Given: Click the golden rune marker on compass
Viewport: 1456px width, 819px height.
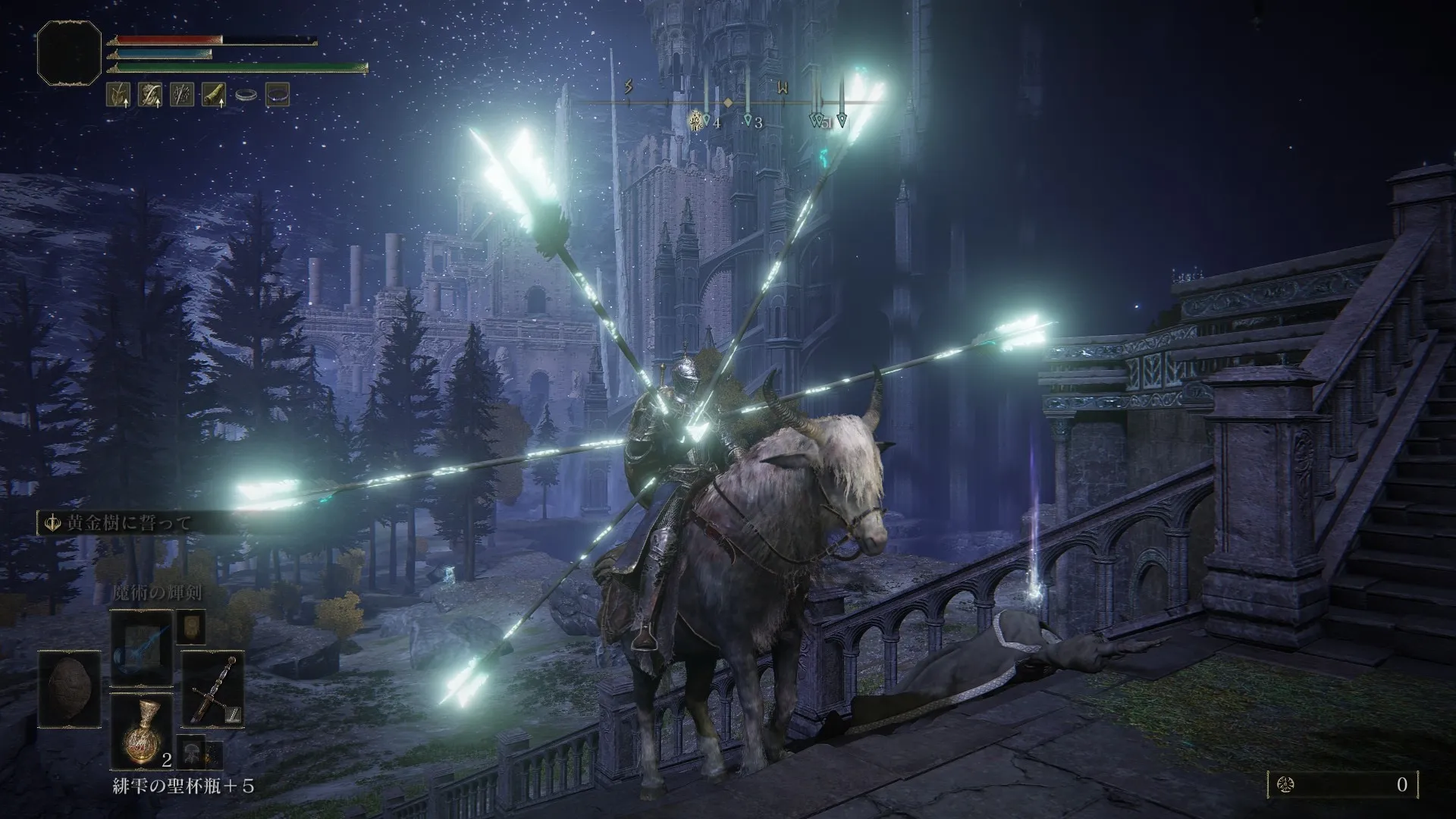Looking at the screenshot, I should pyautogui.click(x=695, y=120).
